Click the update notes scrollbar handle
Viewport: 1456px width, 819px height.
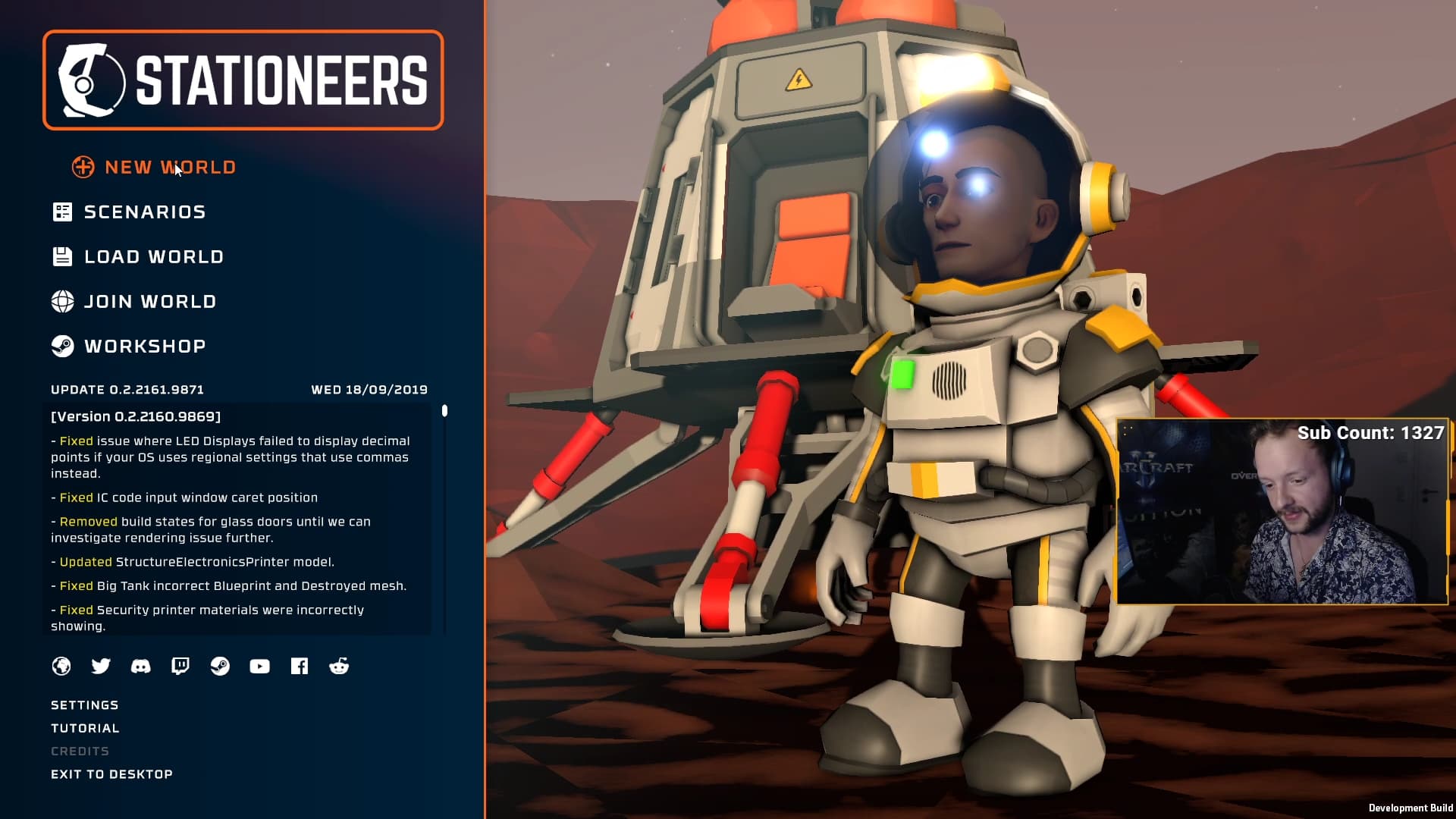pyautogui.click(x=444, y=411)
